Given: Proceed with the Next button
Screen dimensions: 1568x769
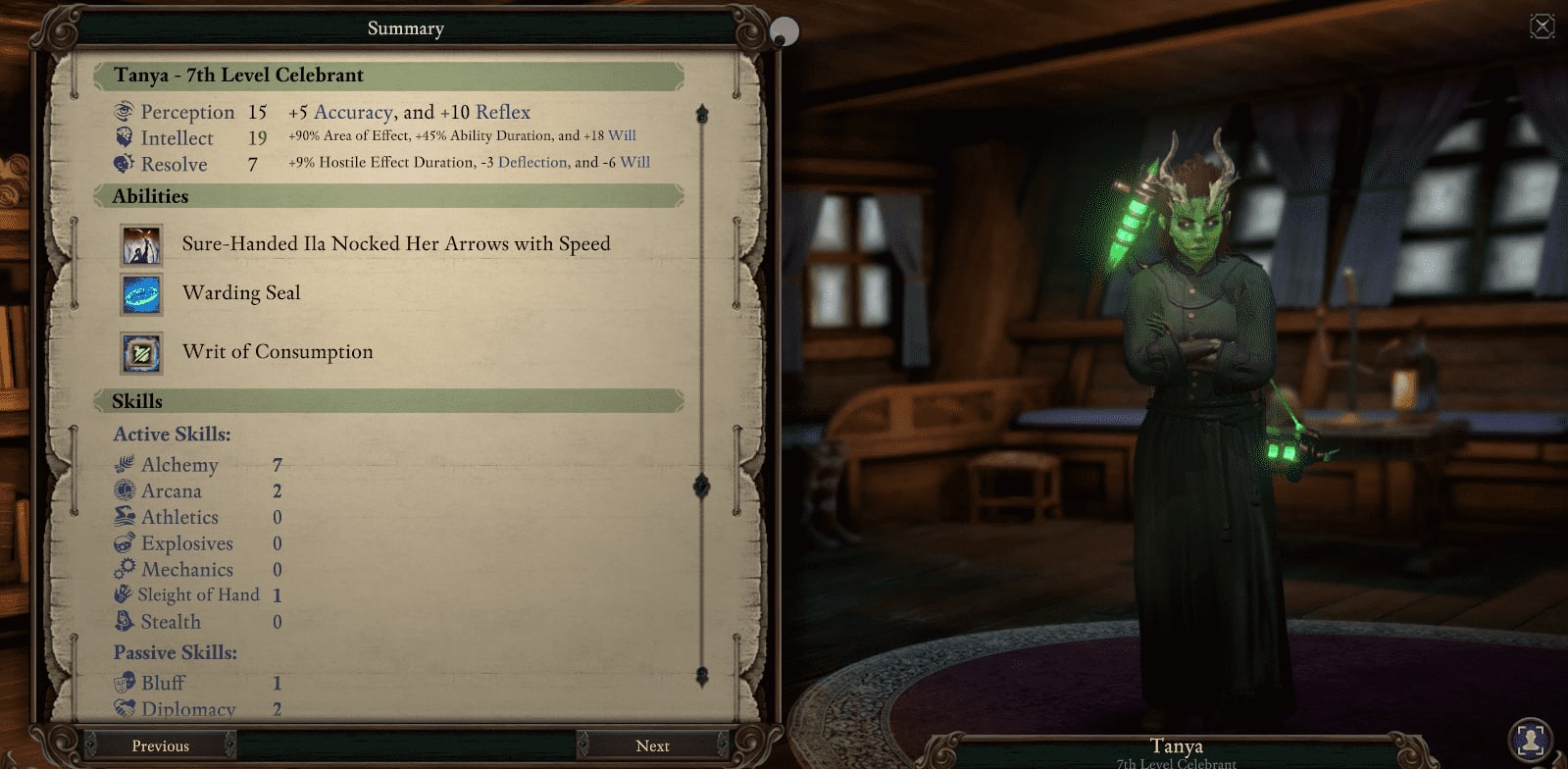Looking at the screenshot, I should point(652,745).
